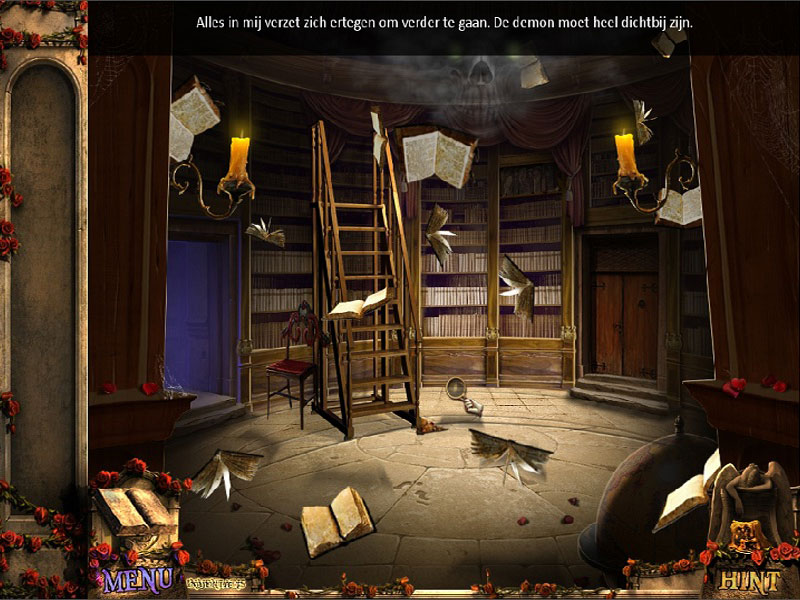Open the journal book above MENU

pos(135,510)
